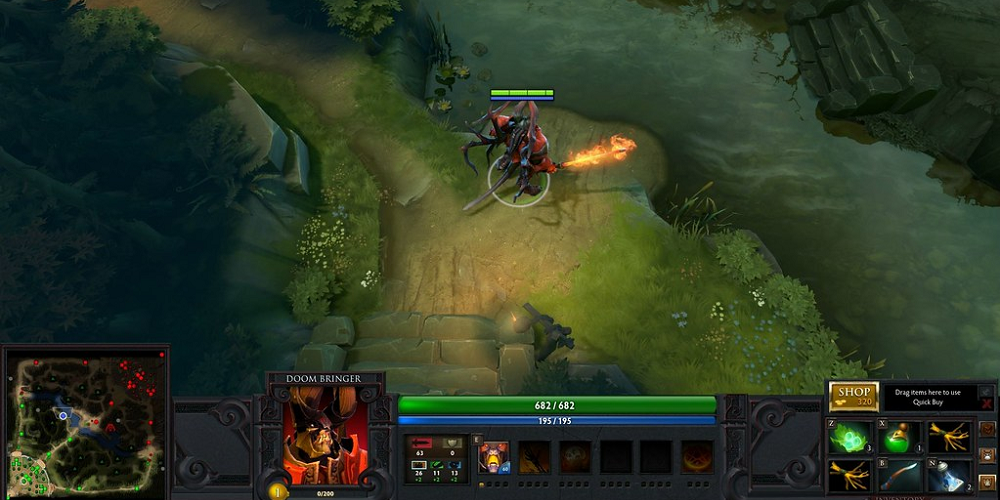
Task: Clear Quick Buy with the red X
Action: (987, 402)
